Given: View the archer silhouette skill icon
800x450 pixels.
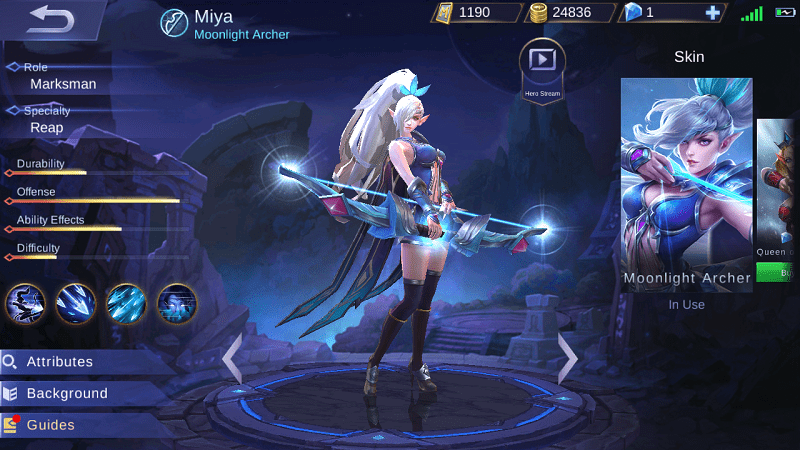Looking at the screenshot, I should (x=25, y=302).
